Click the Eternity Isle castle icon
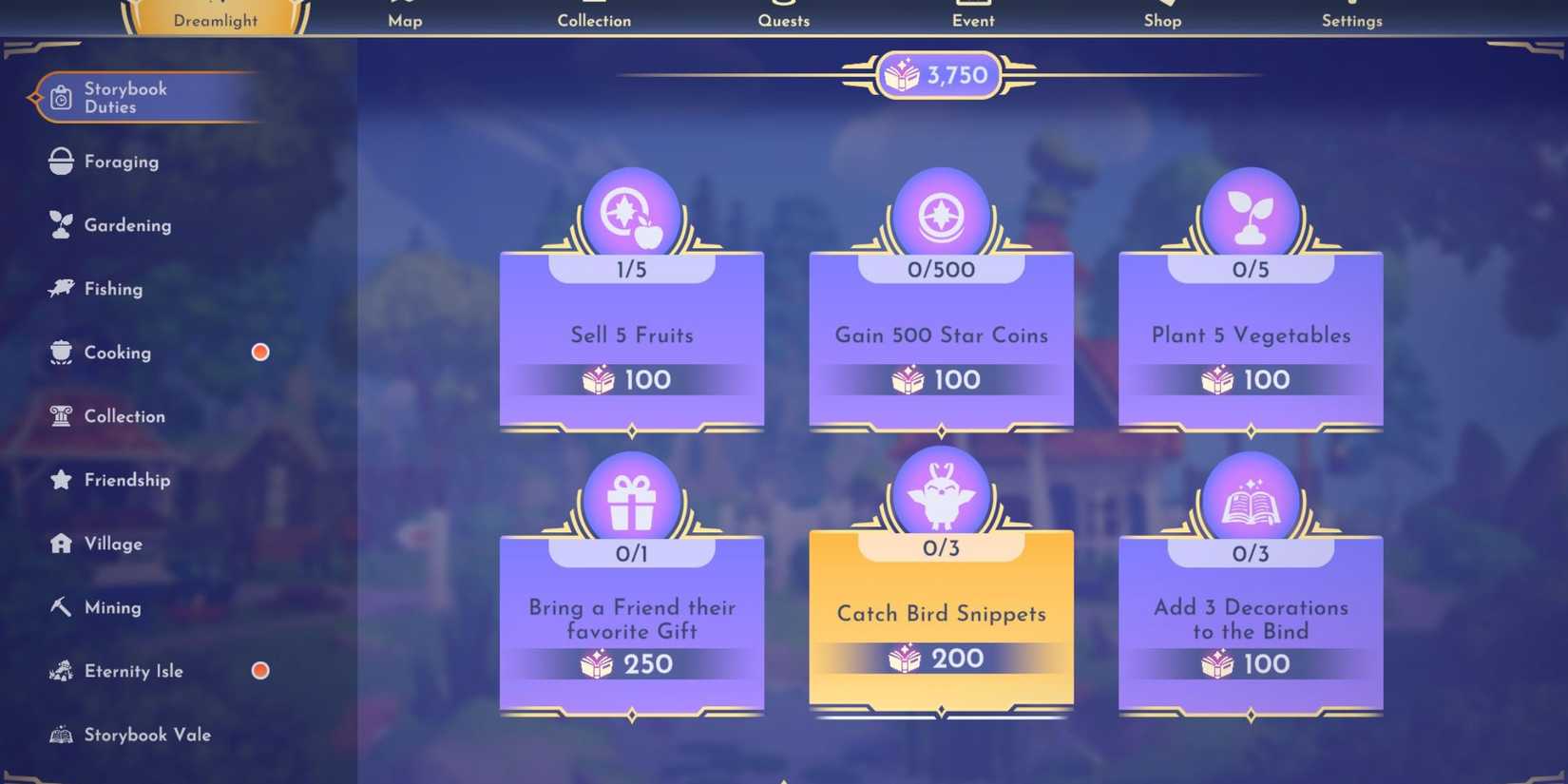Screen dimensions: 1568x784 [x=61, y=670]
